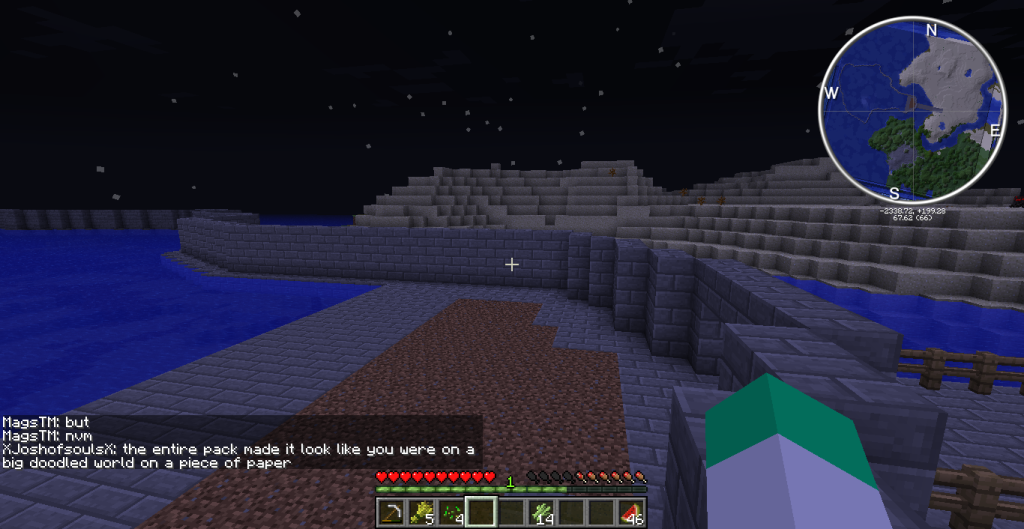Choose the seeds hotbar slot
The image size is (1024, 529).
coord(450,513)
